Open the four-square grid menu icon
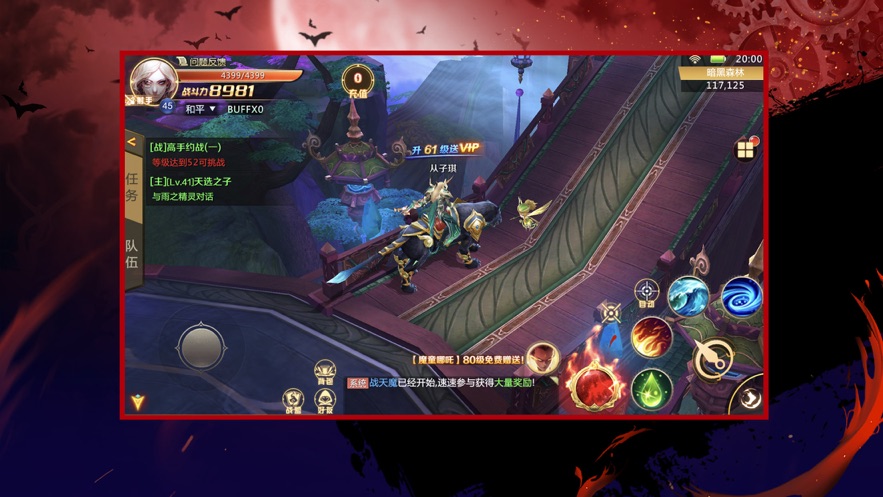The width and height of the screenshot is (883, 497). pos(746,150)
